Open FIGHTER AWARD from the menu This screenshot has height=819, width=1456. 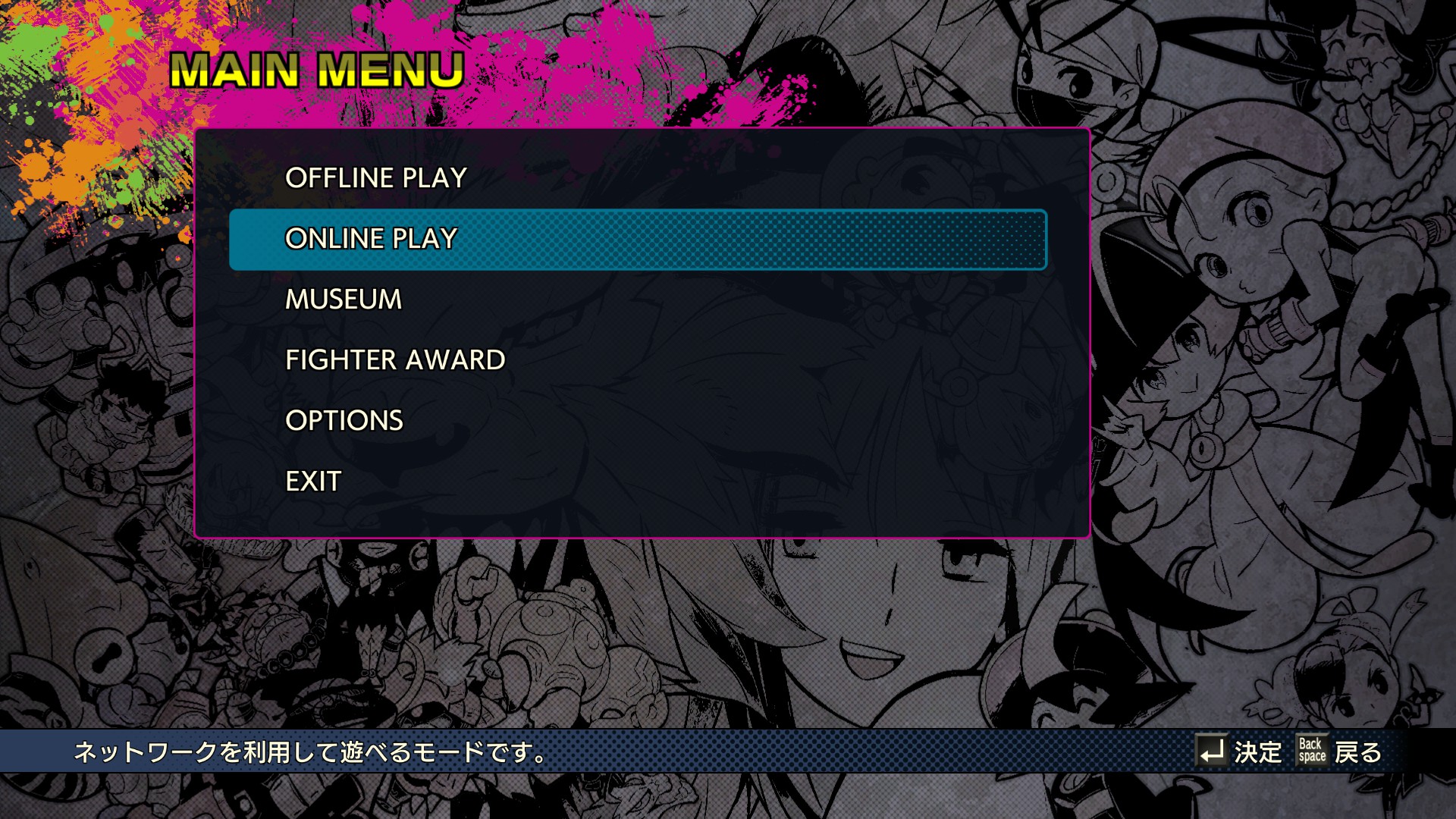(394, 360)
